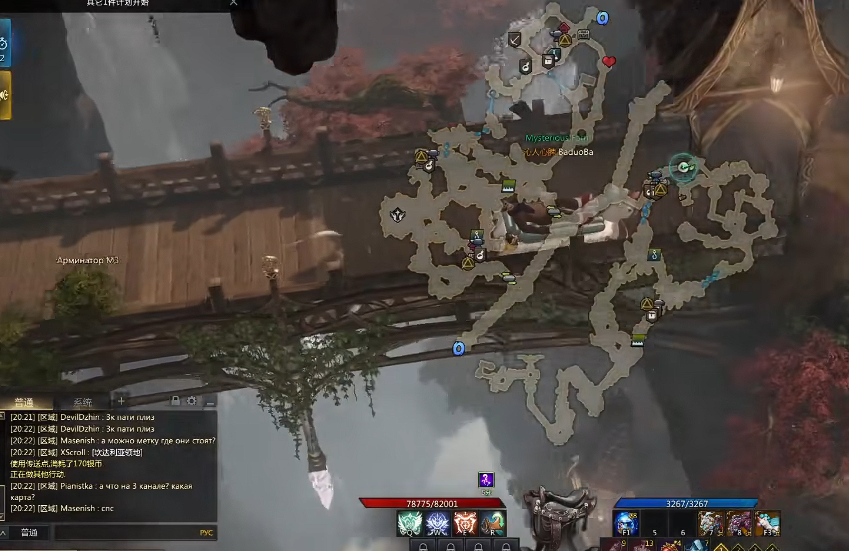Activate the Q mount skill icon
This screenshot has width=849, height=551.
(409, 523)
